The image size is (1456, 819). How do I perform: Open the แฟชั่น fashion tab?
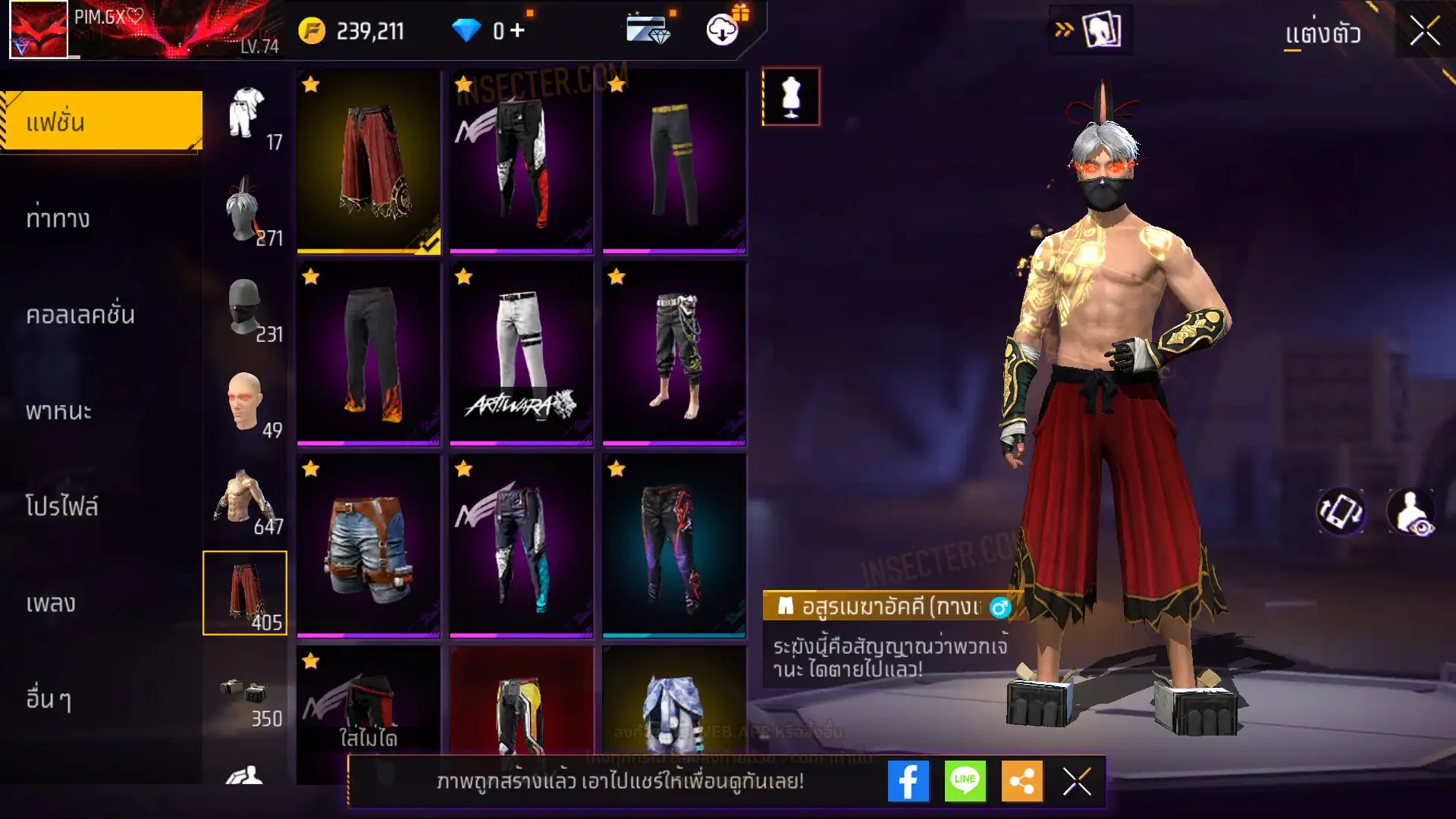tap(102, 121)
